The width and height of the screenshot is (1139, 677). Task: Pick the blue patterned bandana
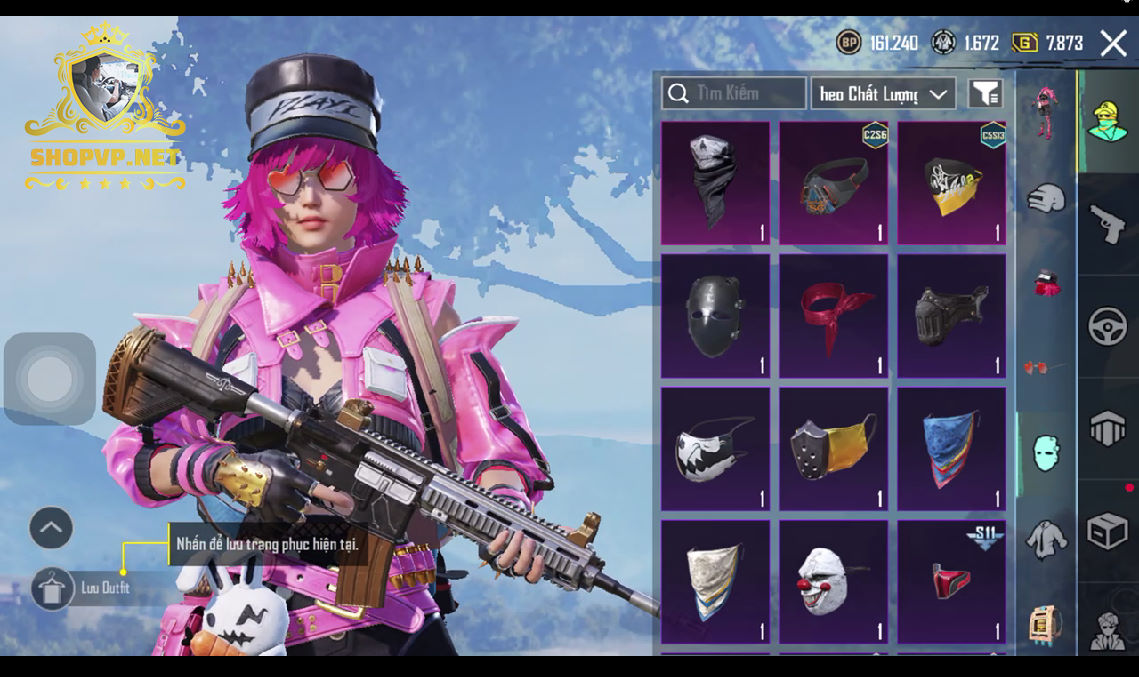951,448
